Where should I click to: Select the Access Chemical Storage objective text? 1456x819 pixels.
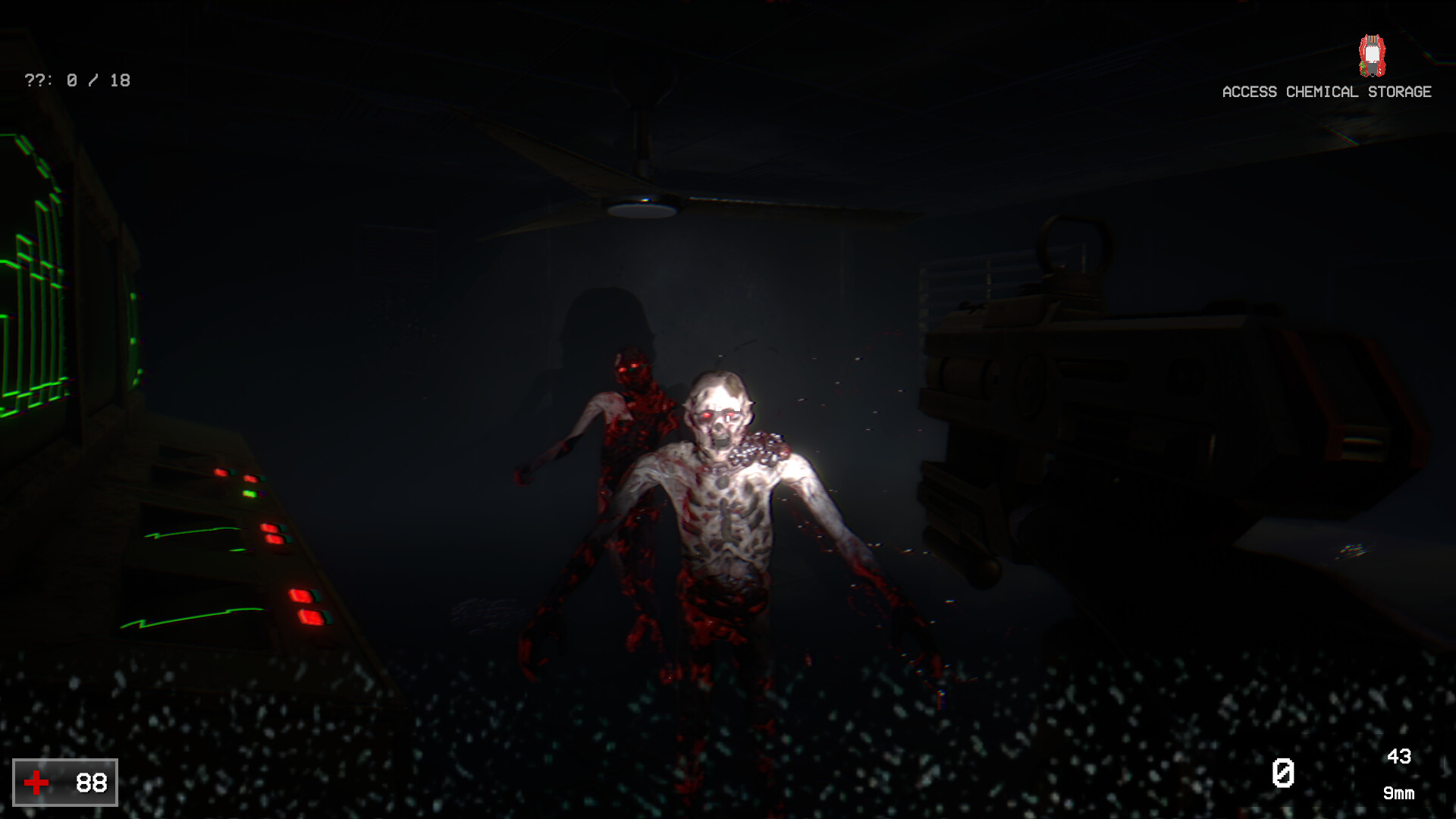click(1326, 92)
